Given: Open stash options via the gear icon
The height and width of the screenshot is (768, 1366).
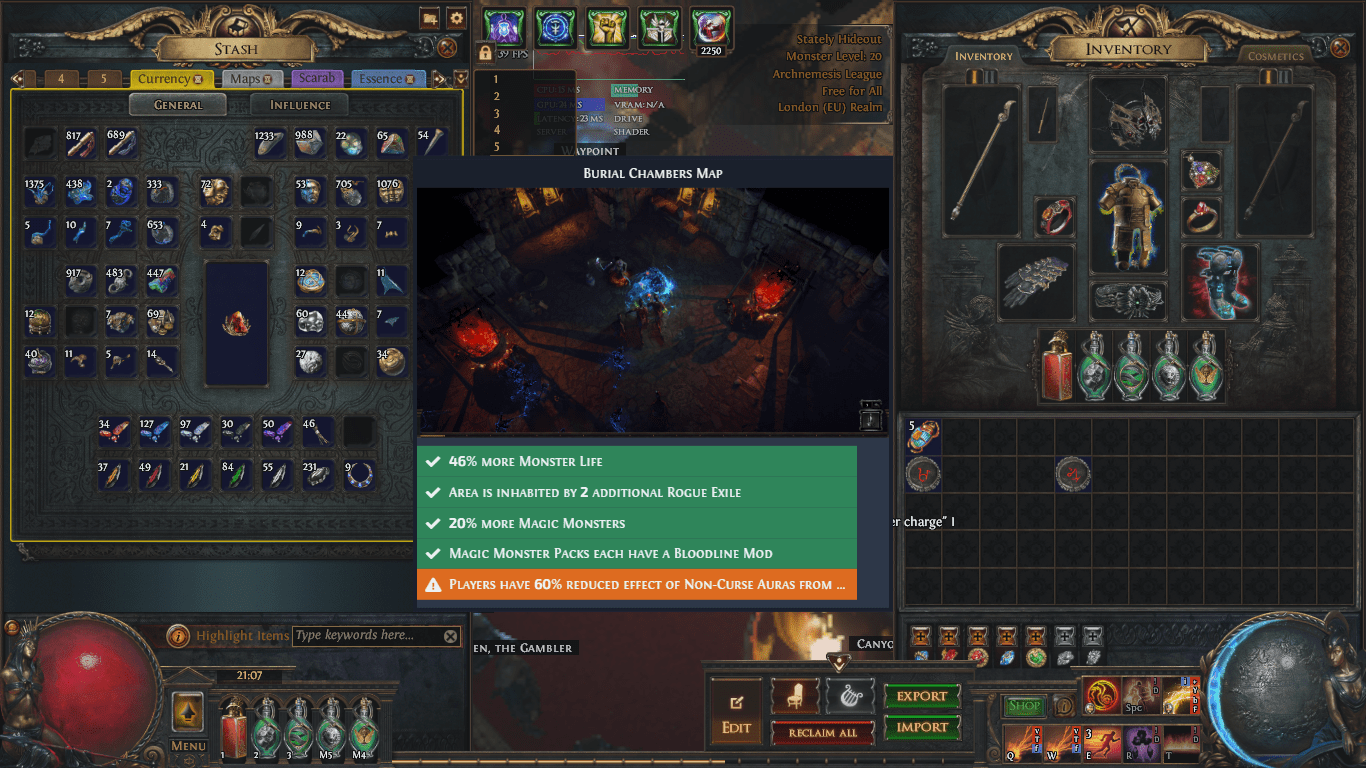Looking at the screenshot, I should [x=456, y=17].
